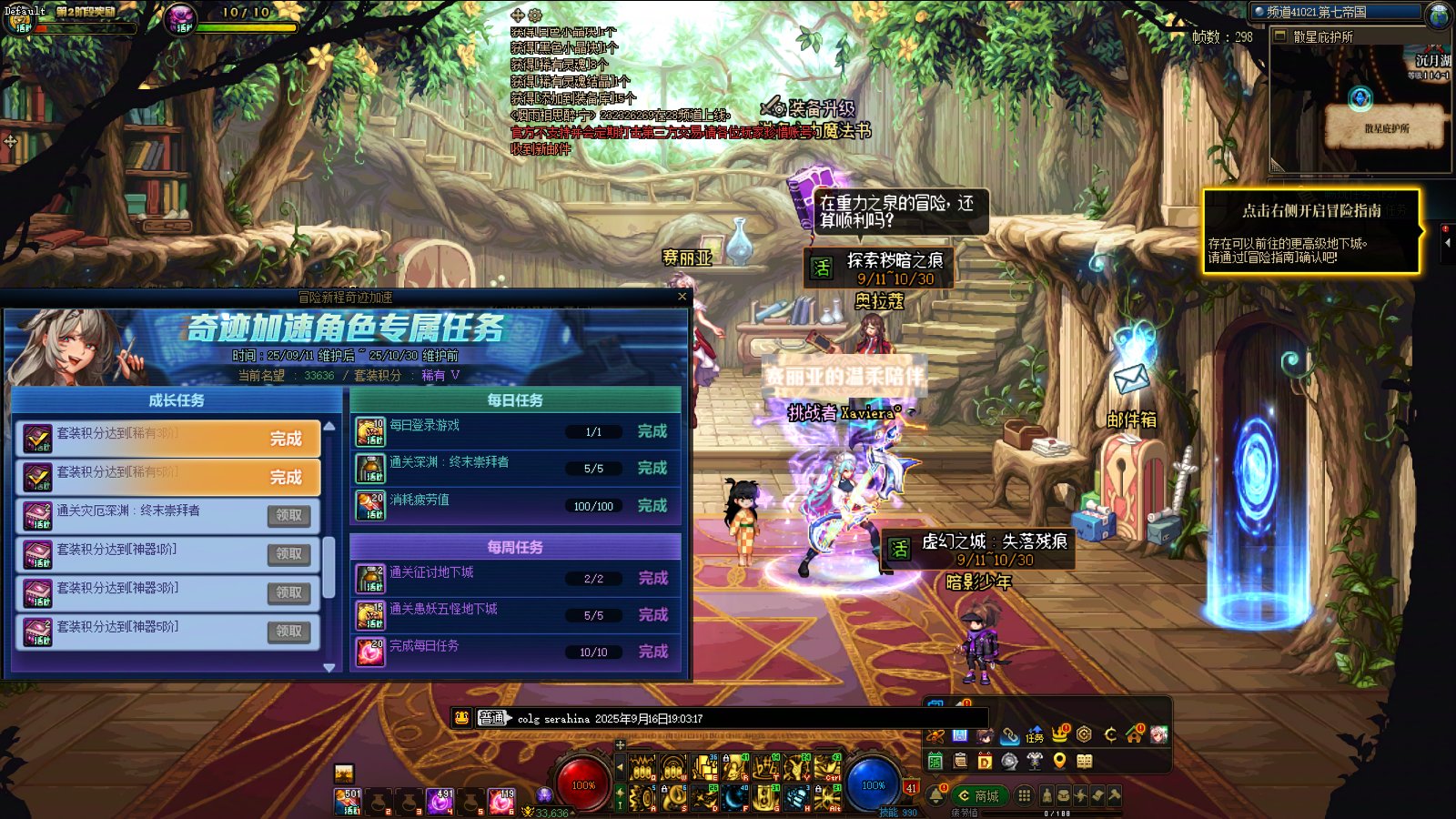Open the house icon with alert badge
Screen dimensions: 1456x819
tap(1135, 734)
